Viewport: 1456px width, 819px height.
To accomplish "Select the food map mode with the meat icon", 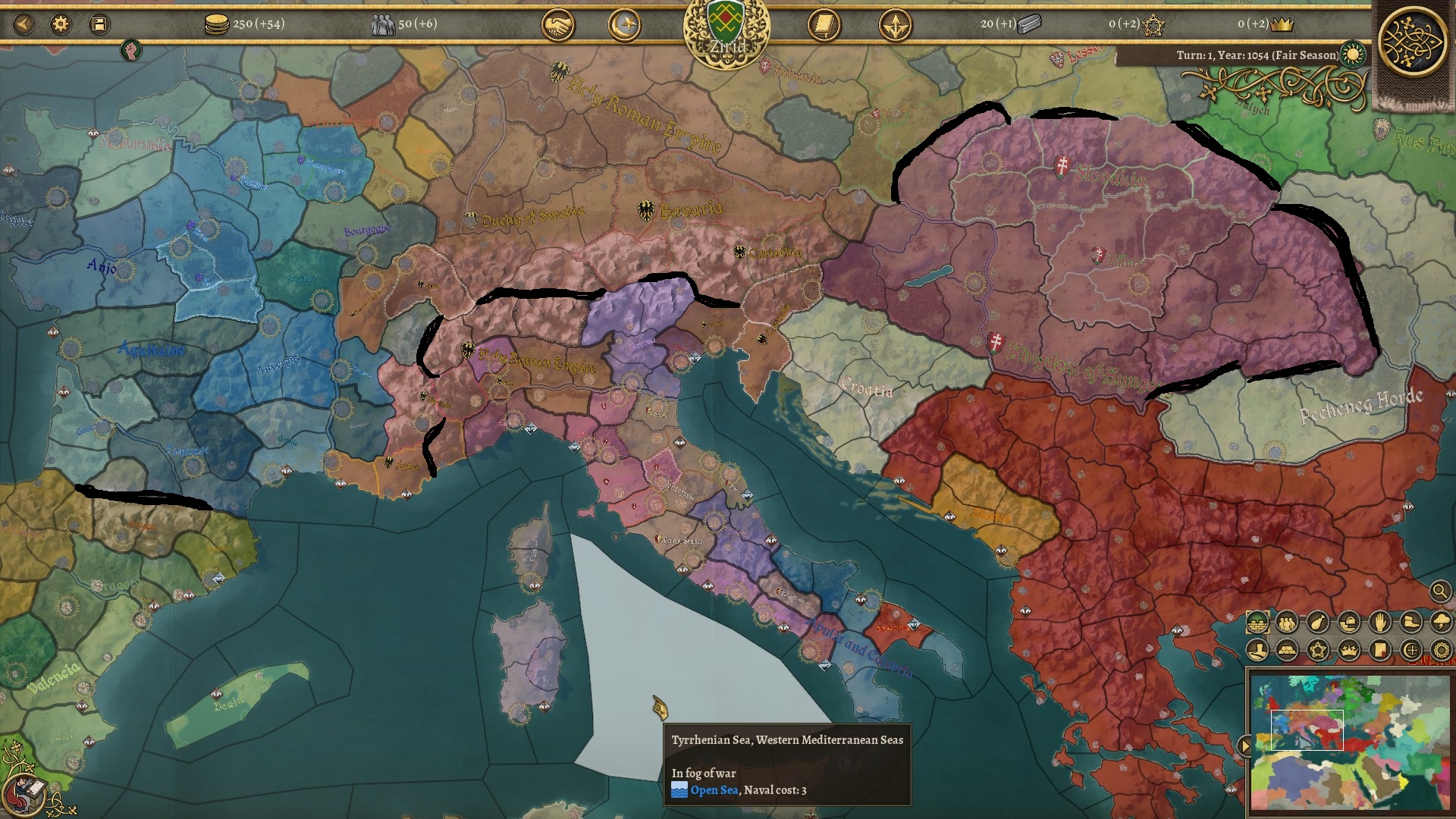I will [1316, 623].
